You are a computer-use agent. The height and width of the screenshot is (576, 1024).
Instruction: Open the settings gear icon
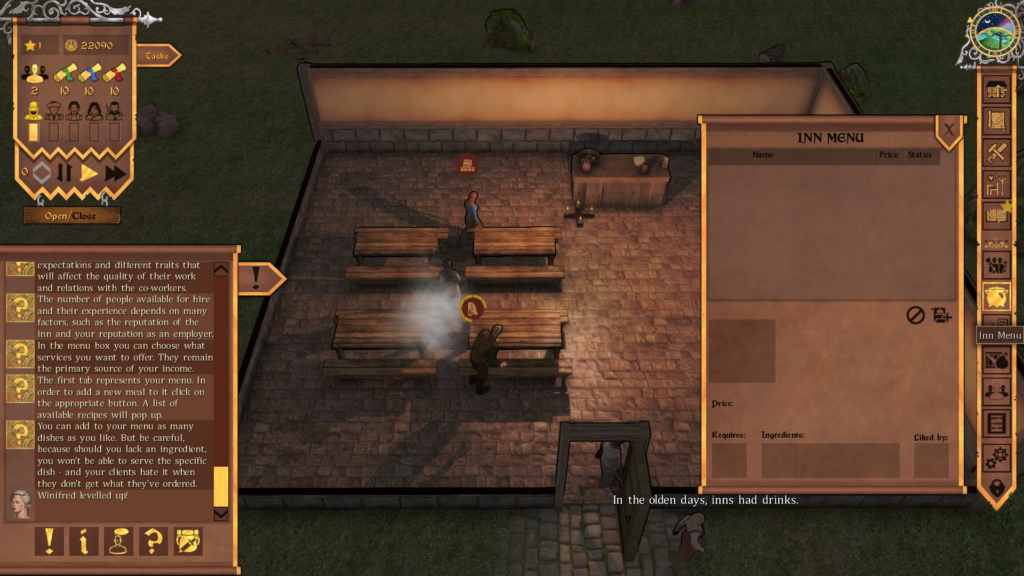(x=996, y=457)
